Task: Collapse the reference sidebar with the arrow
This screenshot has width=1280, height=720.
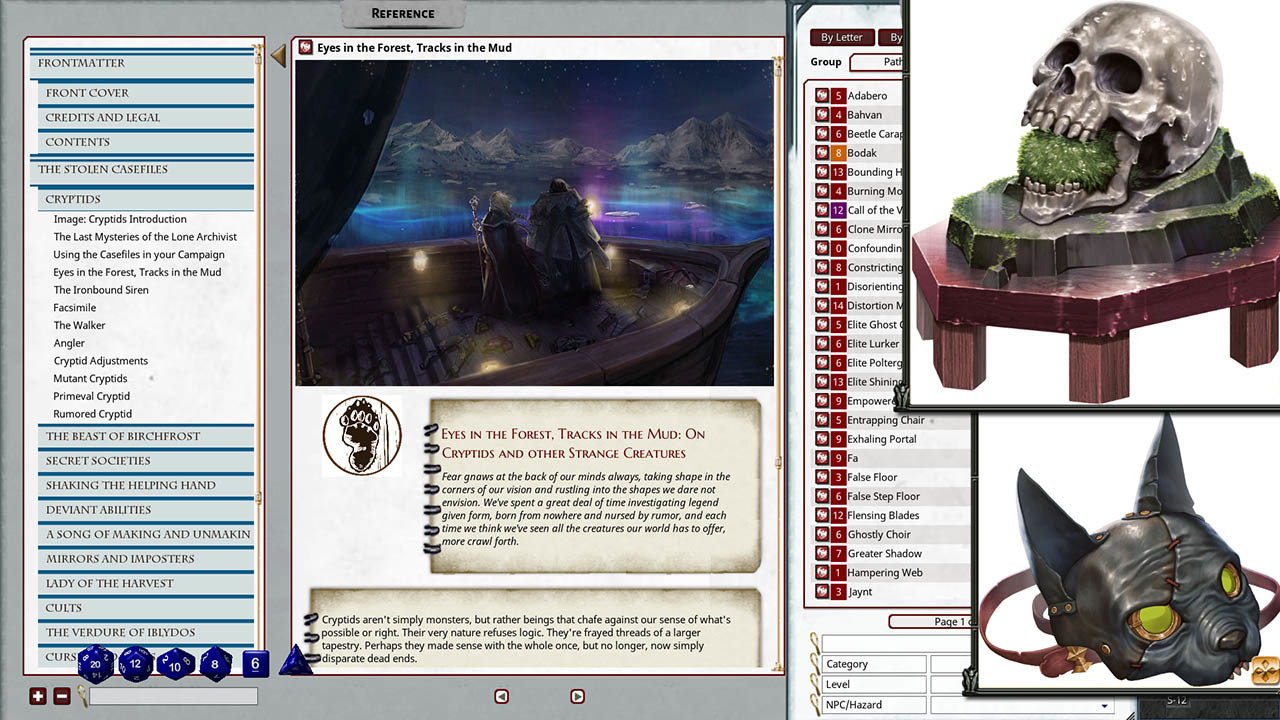Action: pyautogui.click(x=278, y=55)
